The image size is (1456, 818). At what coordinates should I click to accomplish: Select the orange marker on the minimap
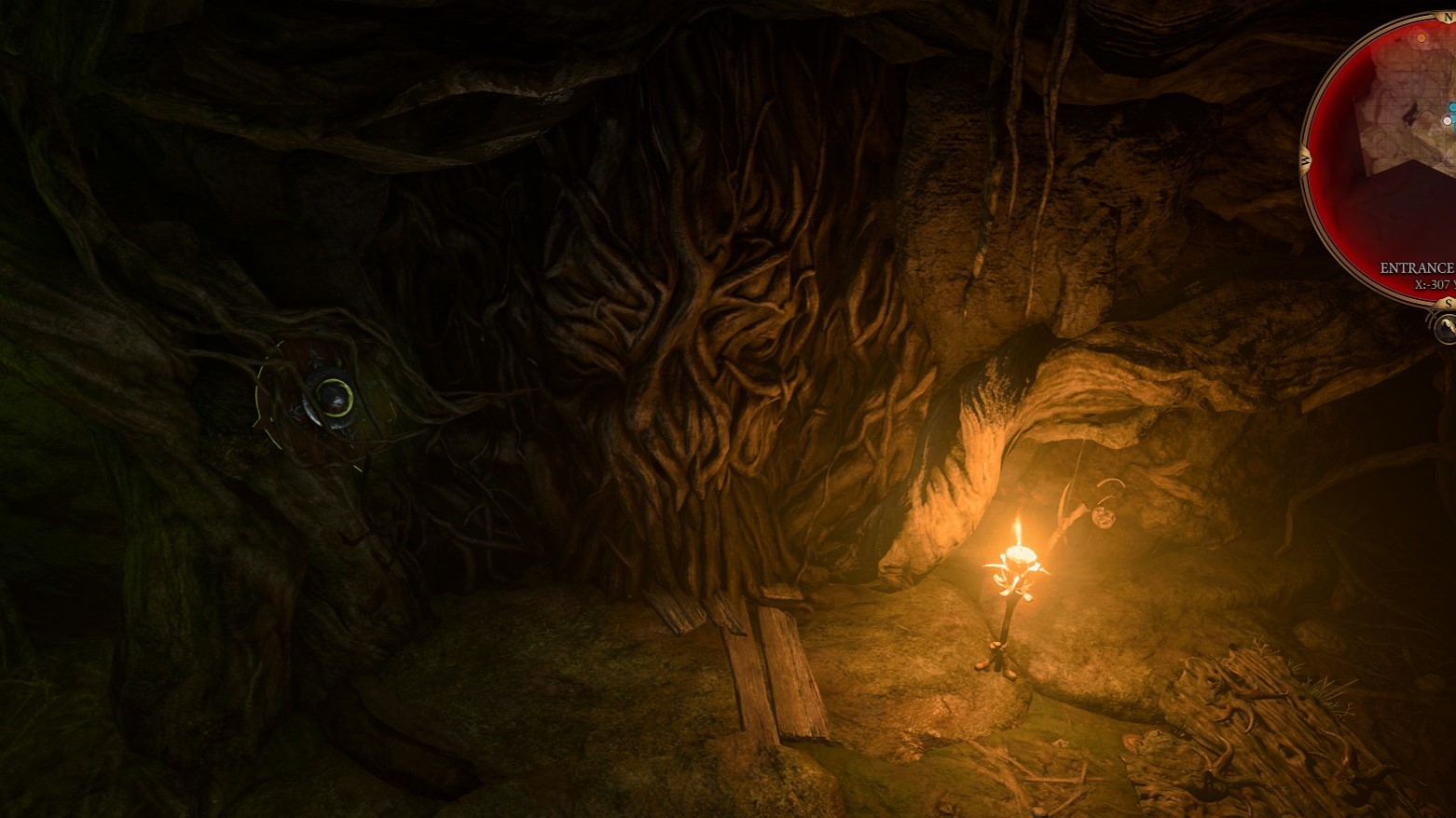click(1421, 38)
